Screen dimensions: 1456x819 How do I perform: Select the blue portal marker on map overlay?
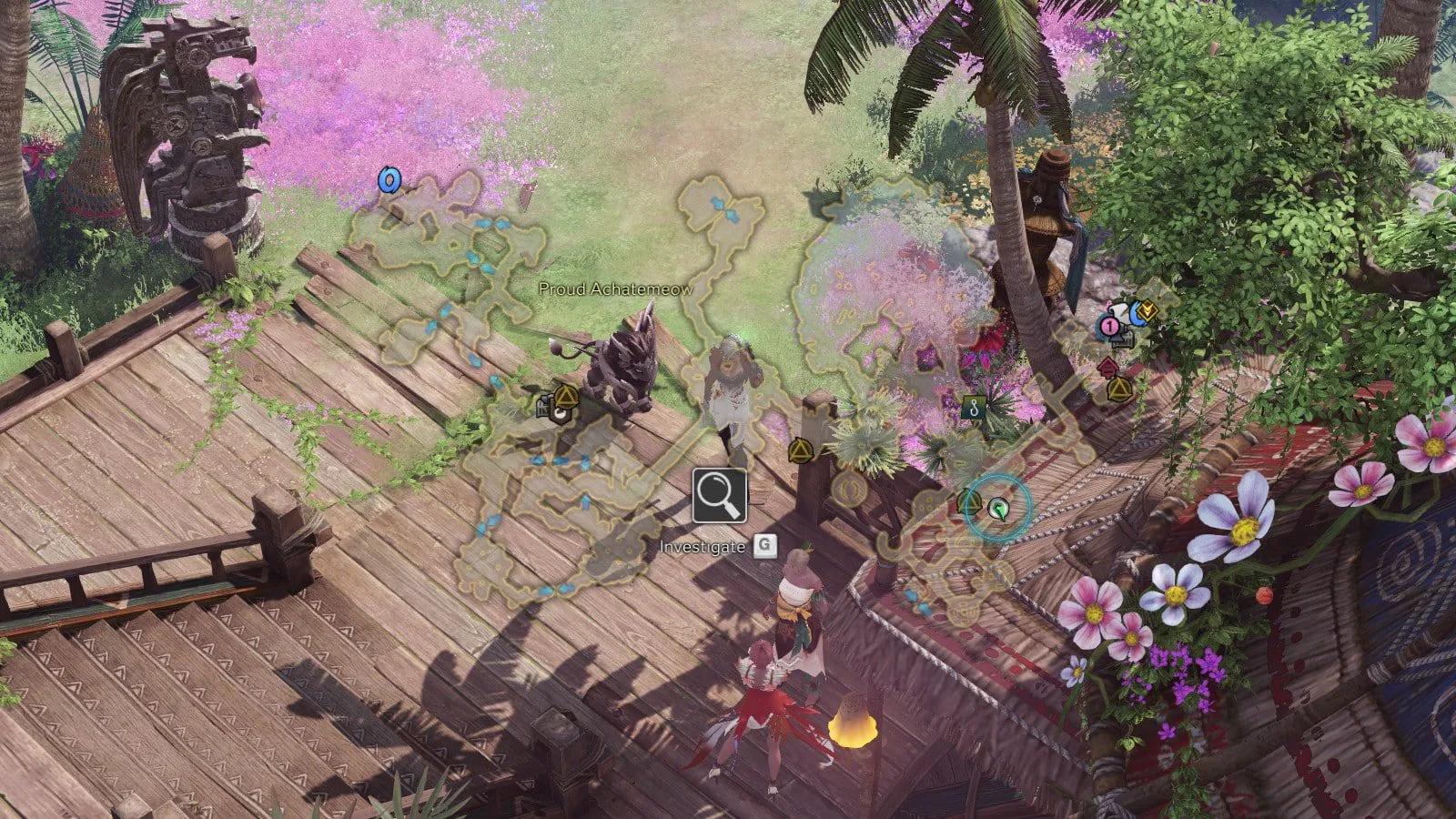pyautogui.click(x=389, y=180)
